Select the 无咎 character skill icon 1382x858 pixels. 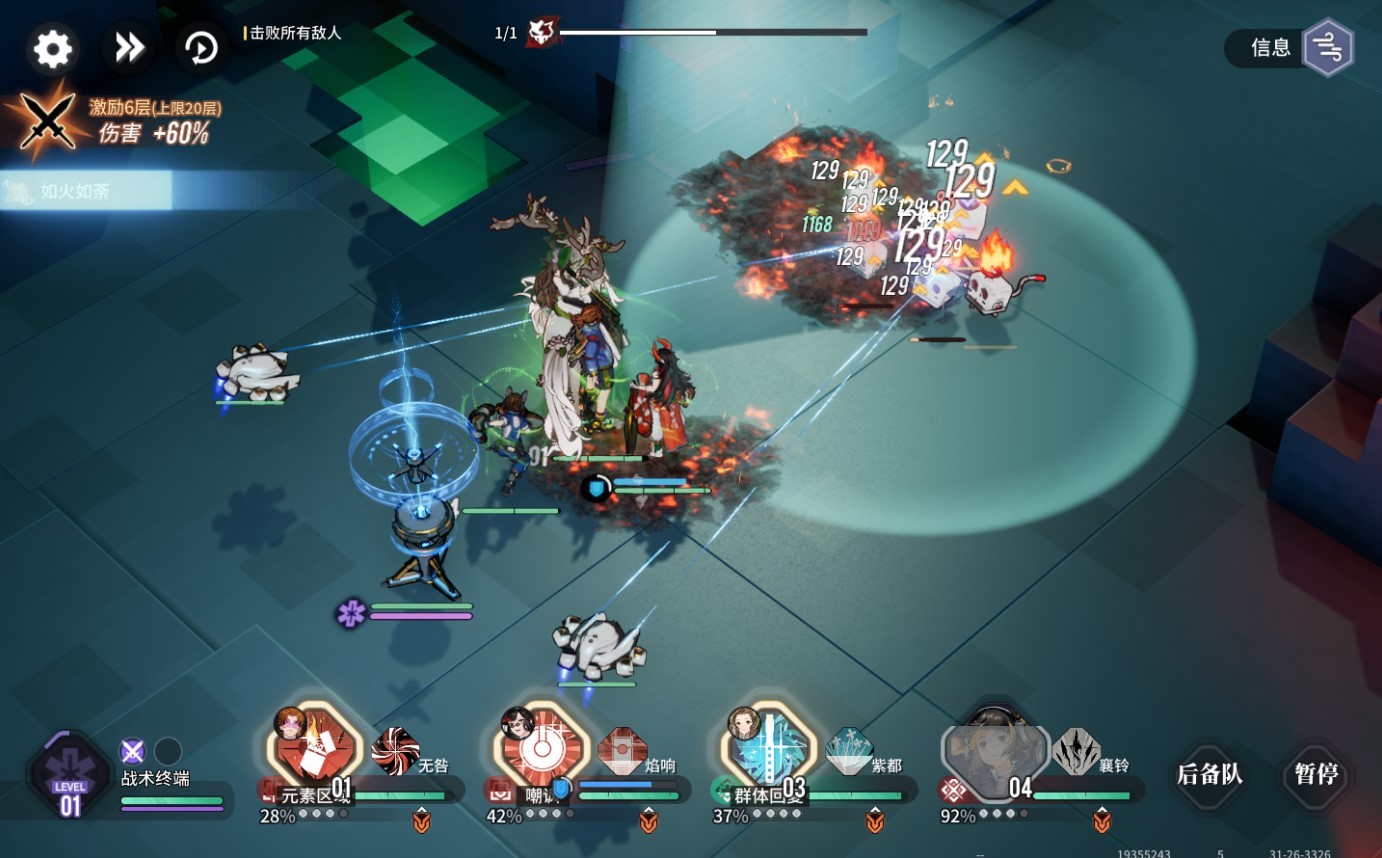[x=396, y=750]
